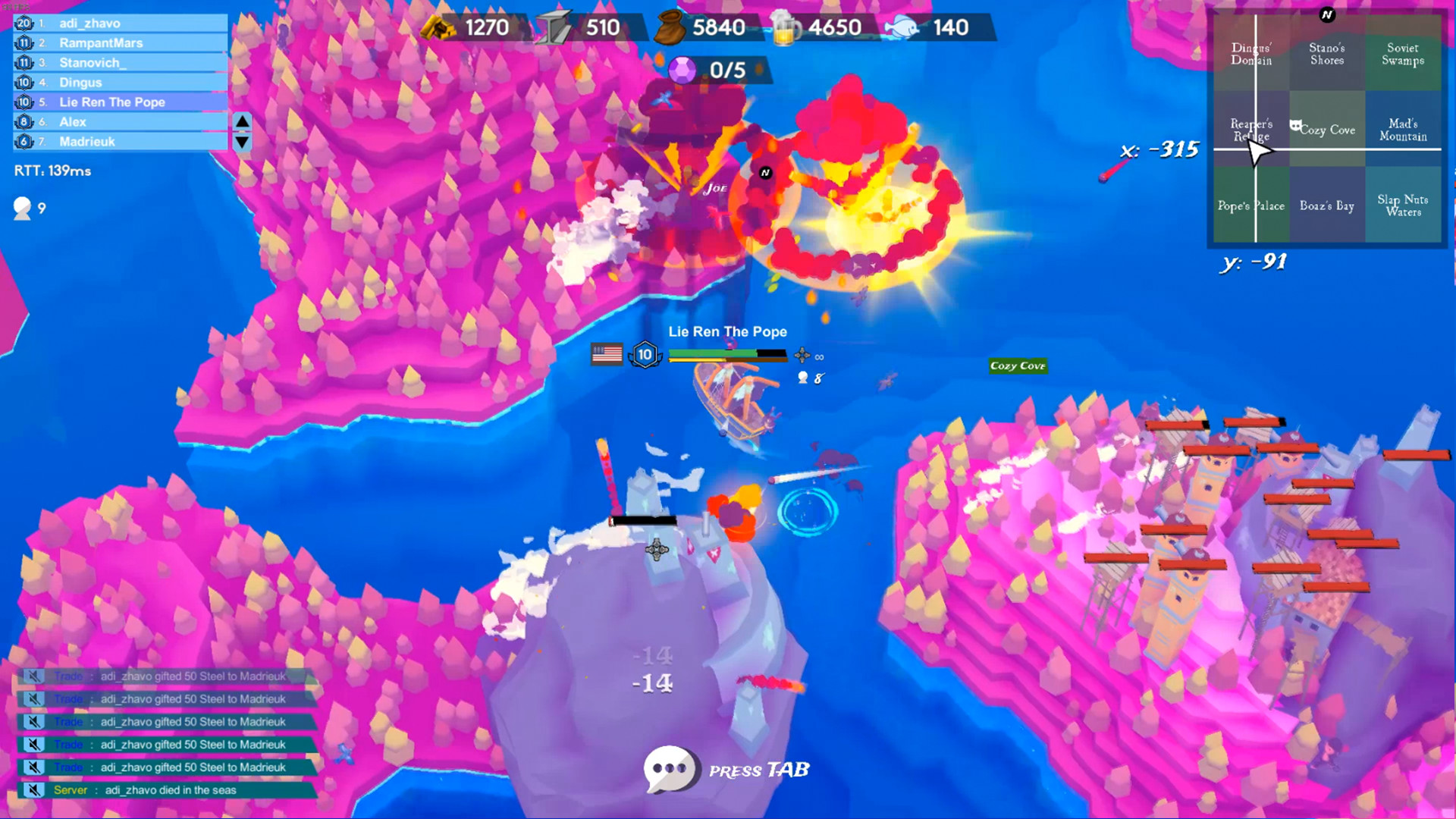This screenshot has height=819, width=1456.
Task: Click the N compass marker on the minimap
Action: click(1326, 14)
